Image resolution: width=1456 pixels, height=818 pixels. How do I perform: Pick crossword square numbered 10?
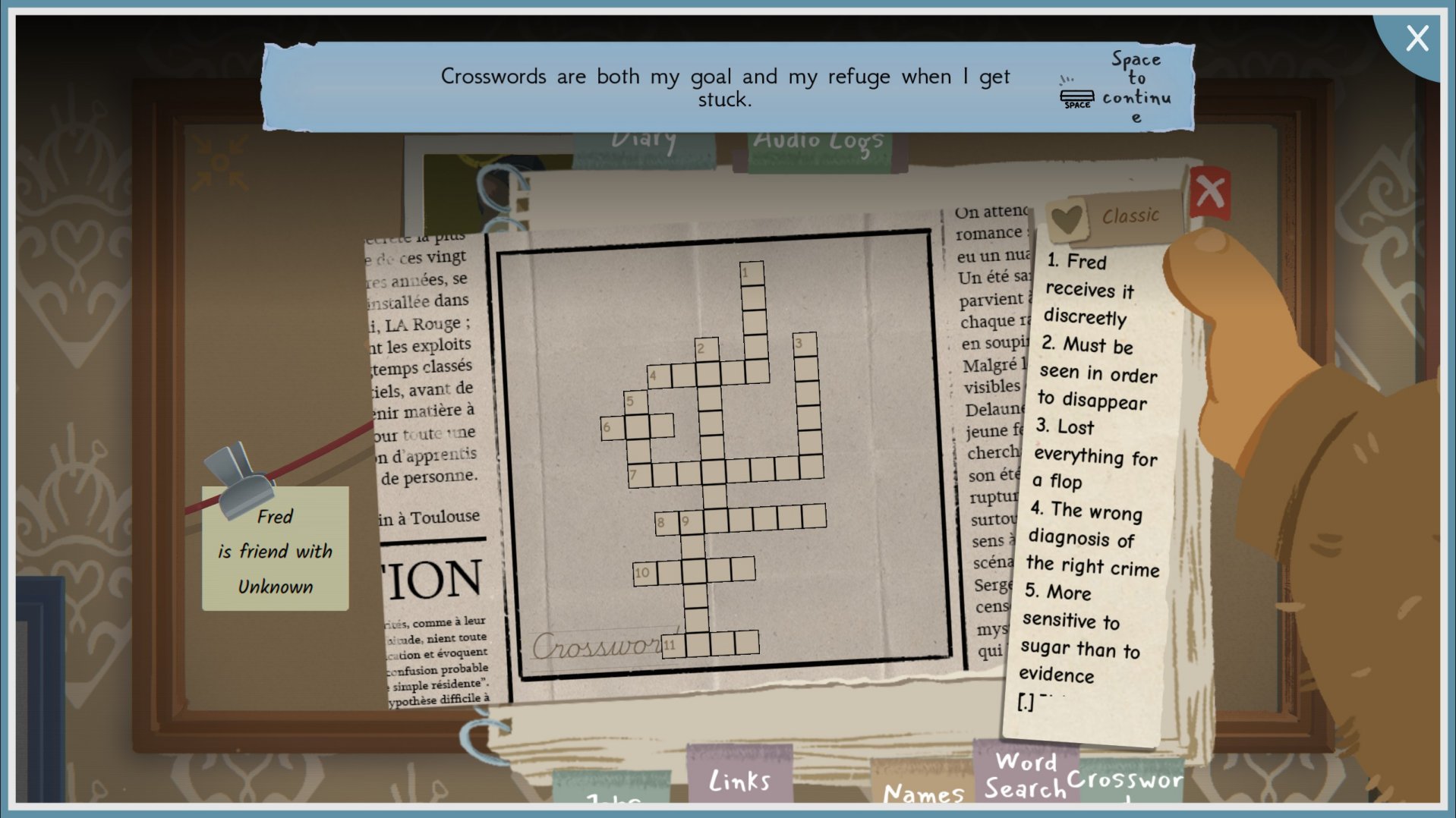click(x=644, y=573)
